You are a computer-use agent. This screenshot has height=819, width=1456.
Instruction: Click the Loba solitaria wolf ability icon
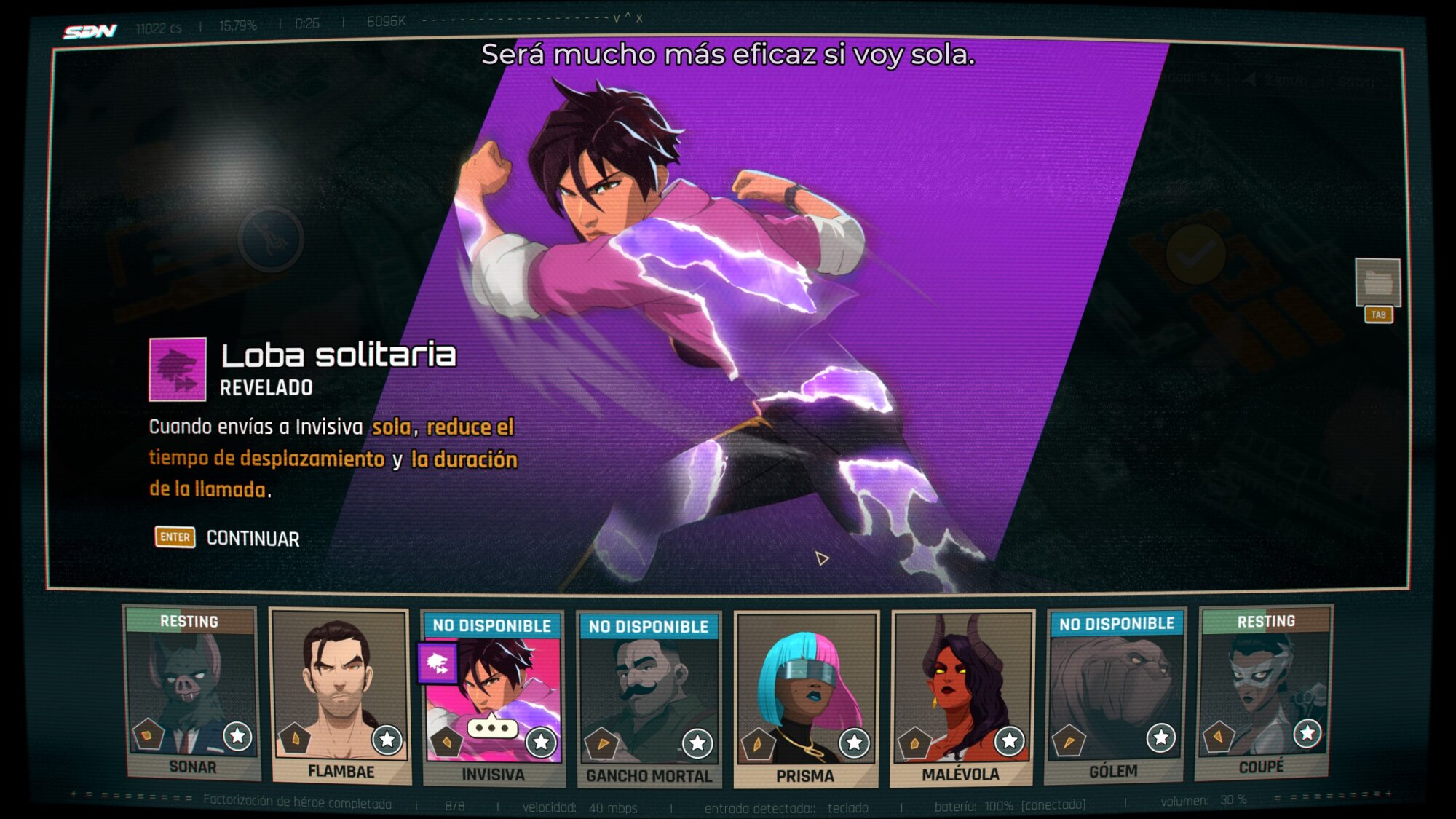[178, 369]
